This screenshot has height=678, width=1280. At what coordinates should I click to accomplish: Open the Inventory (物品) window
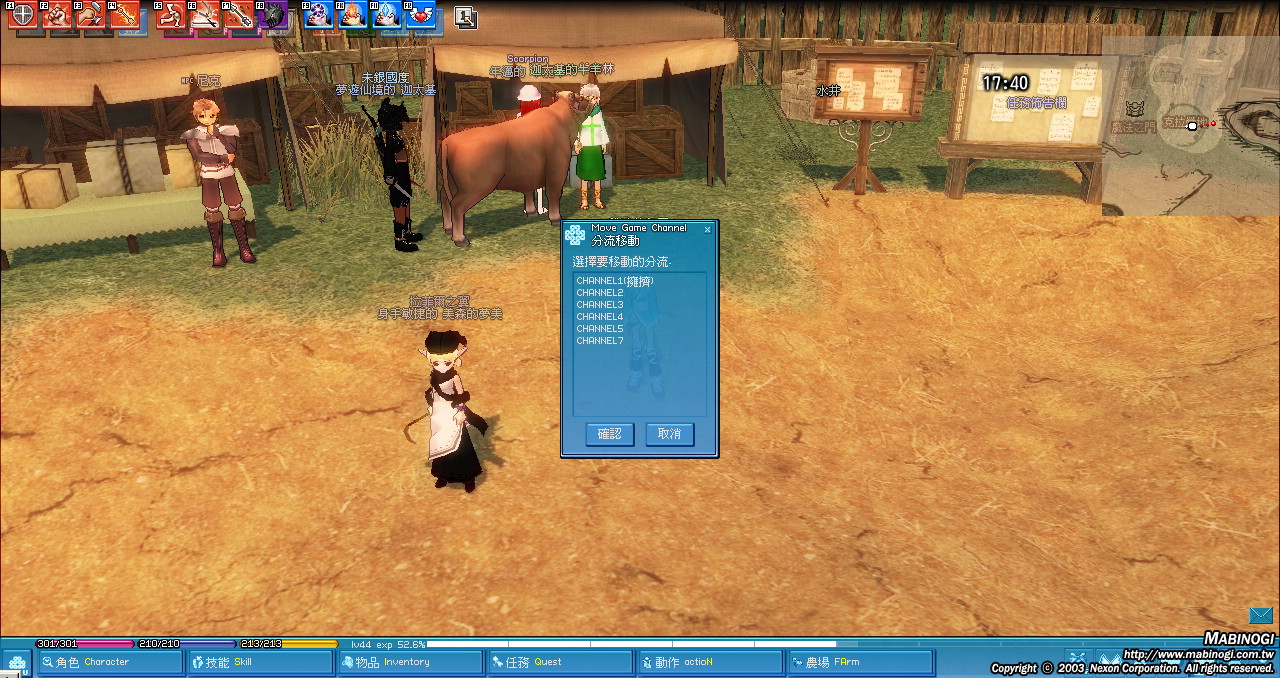click(410, 662)
